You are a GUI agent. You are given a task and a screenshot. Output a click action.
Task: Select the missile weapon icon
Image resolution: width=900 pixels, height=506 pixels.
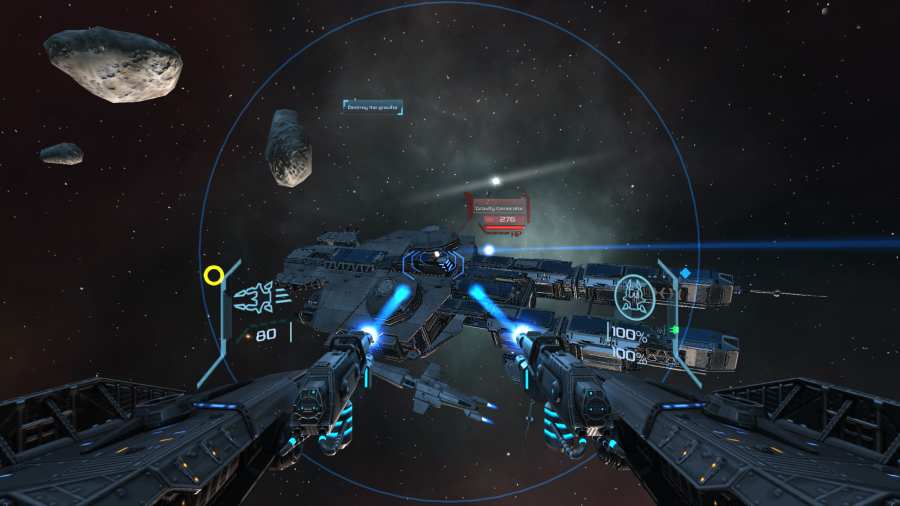(x=260, y=296)
